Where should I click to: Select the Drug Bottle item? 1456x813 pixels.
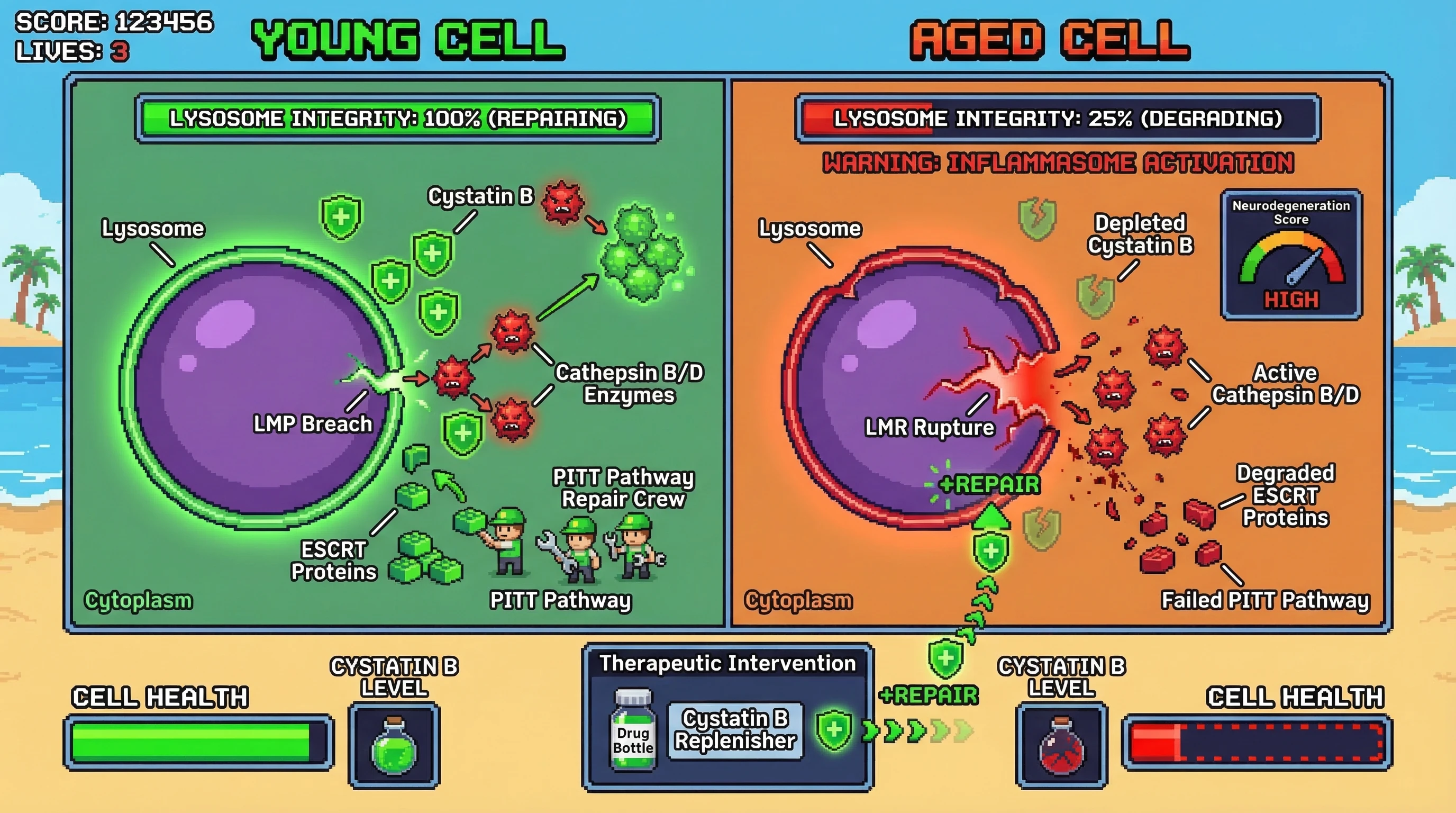633,729
